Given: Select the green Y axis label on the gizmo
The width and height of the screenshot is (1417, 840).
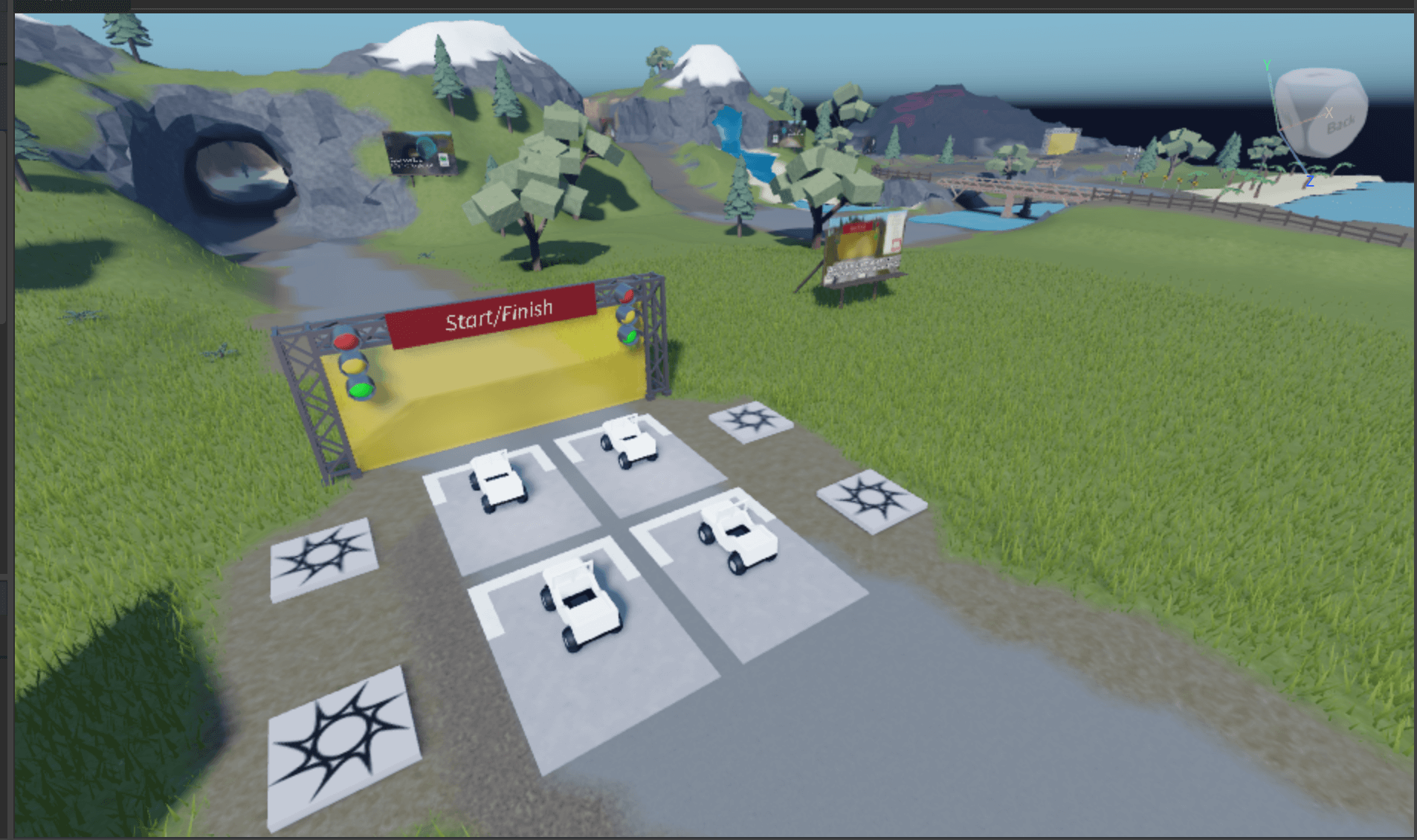Looking at the screenshot, I should coord(1267,65).
